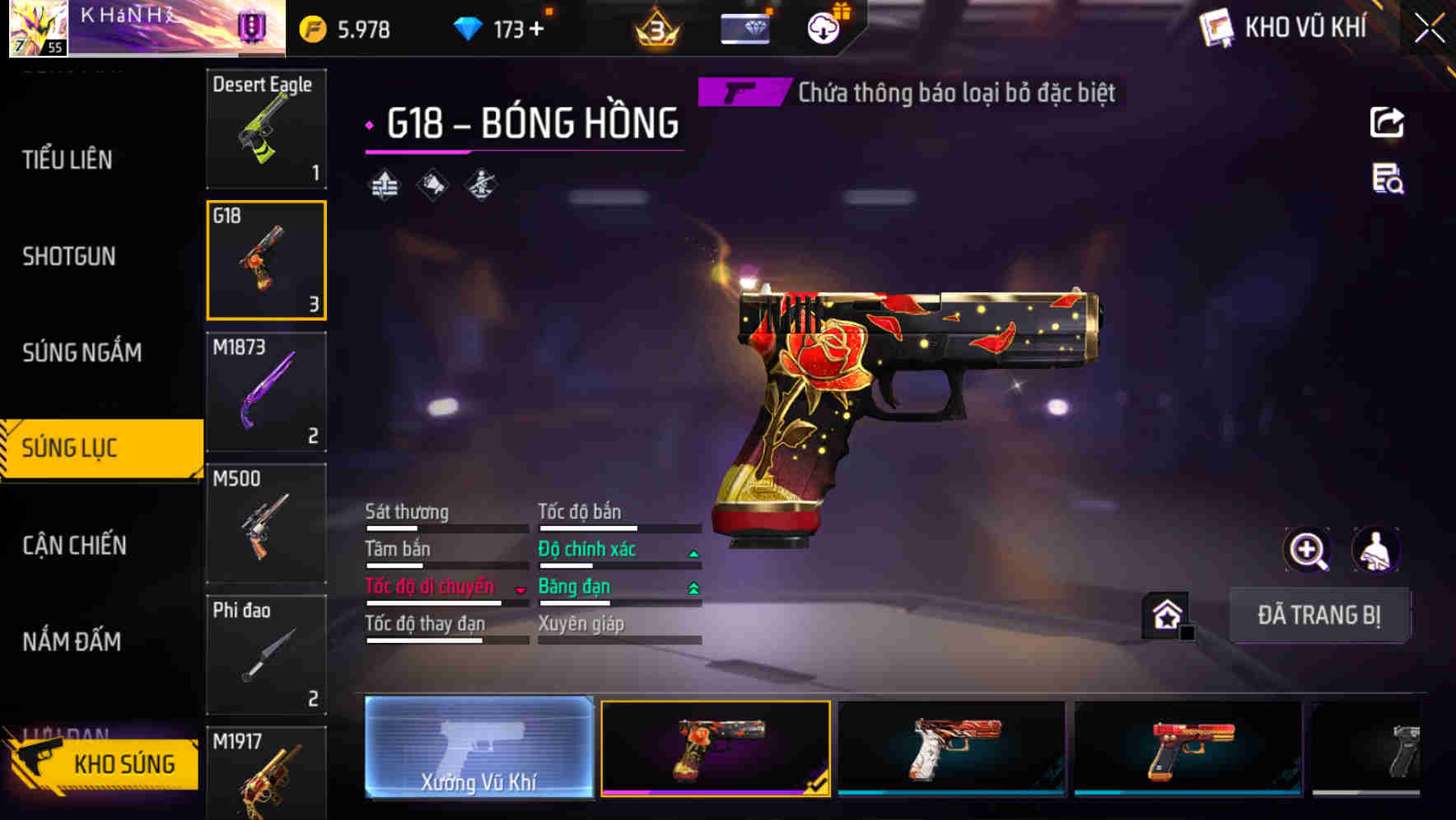
Task: Open the SÚNG NGẮM category
Action: point(79,352)
